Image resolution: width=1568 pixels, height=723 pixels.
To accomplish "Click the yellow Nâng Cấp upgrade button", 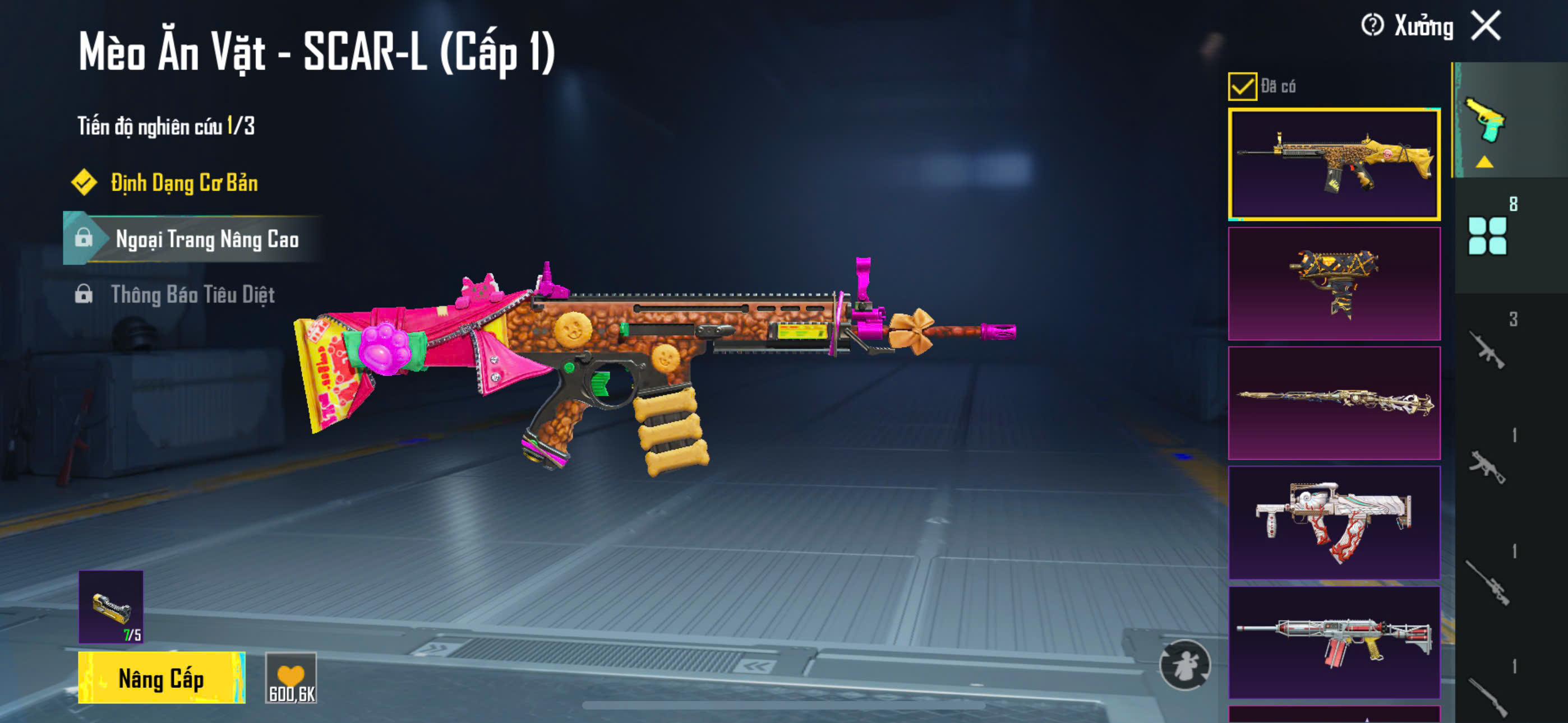I will [x=162, y=678].
